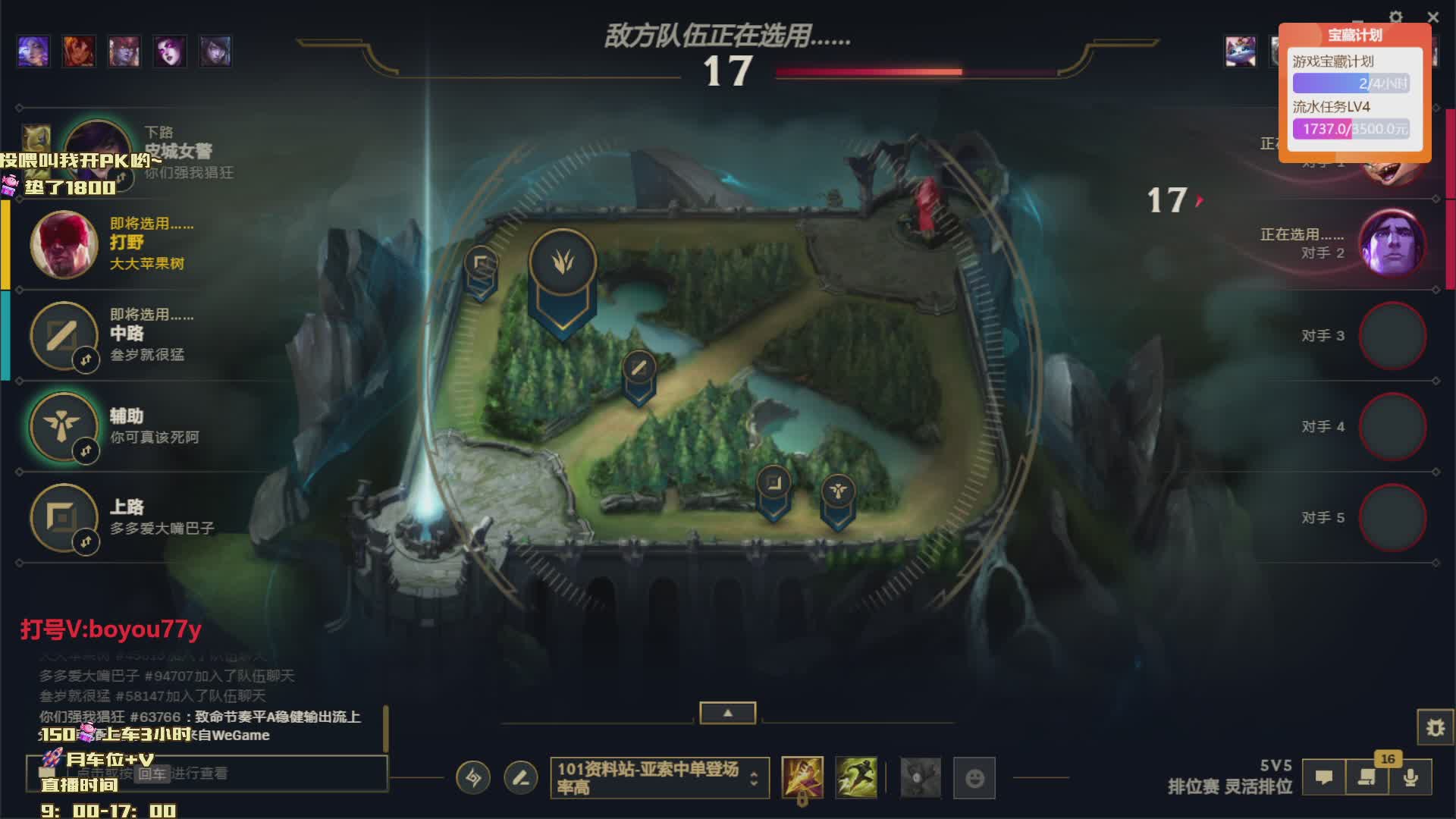Change the Ghost summoner spell
Image resolution: width=1456 pixels, height=819 pixels.
pos(856,778)
